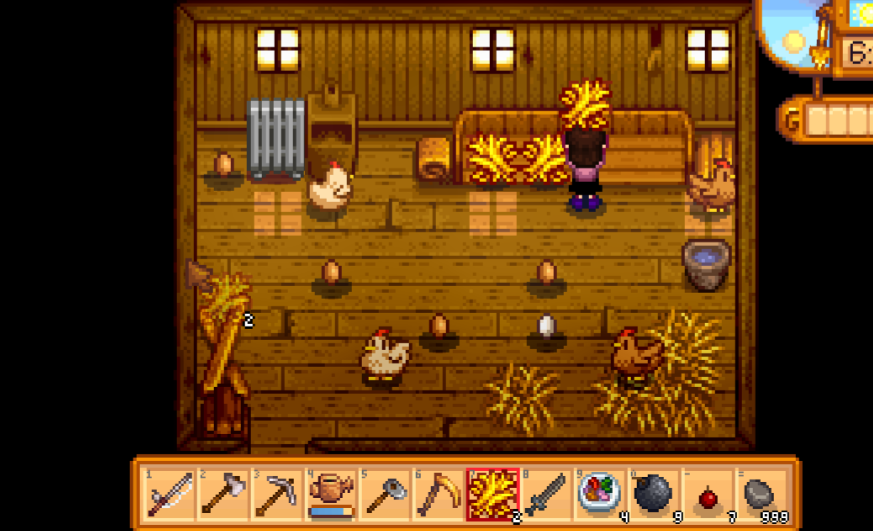The image size is (873, 531).
Task: Select the salad dish slot
Action: 599,494
